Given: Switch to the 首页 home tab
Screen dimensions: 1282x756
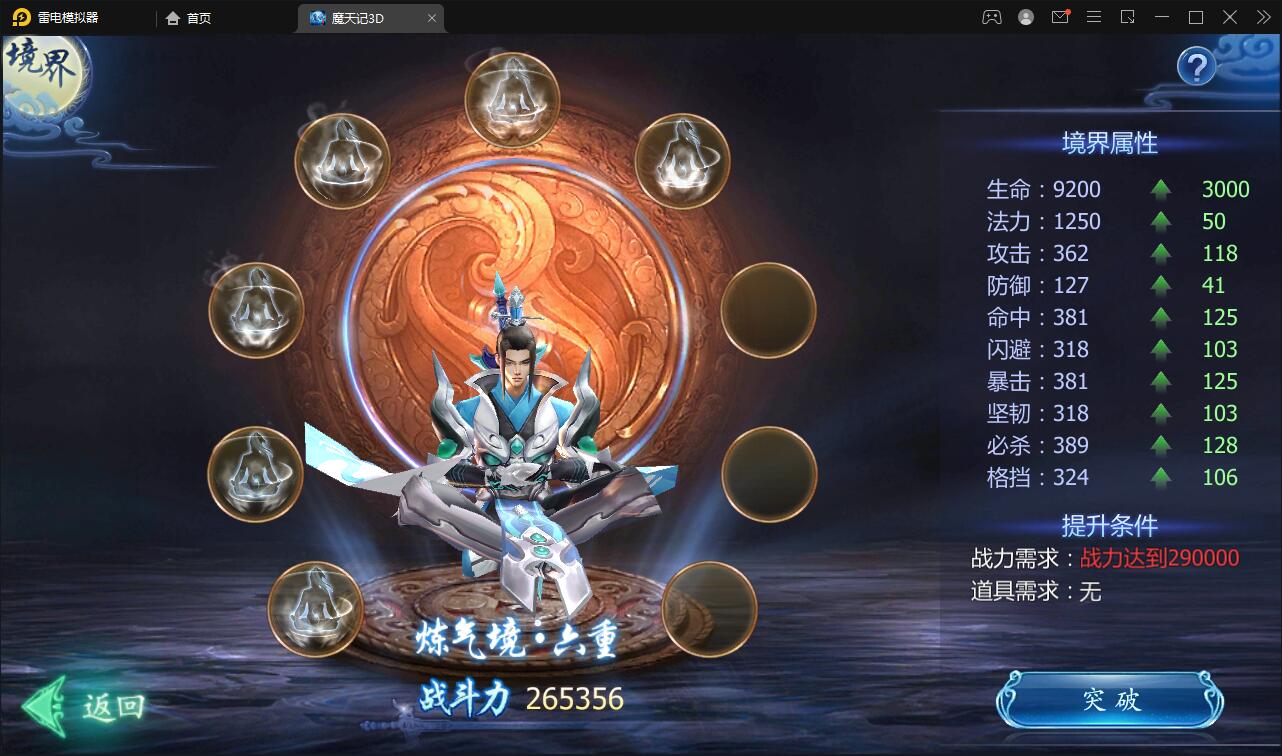Looking at the screenshot, I should pyautogui.click(x=188, y=17).
